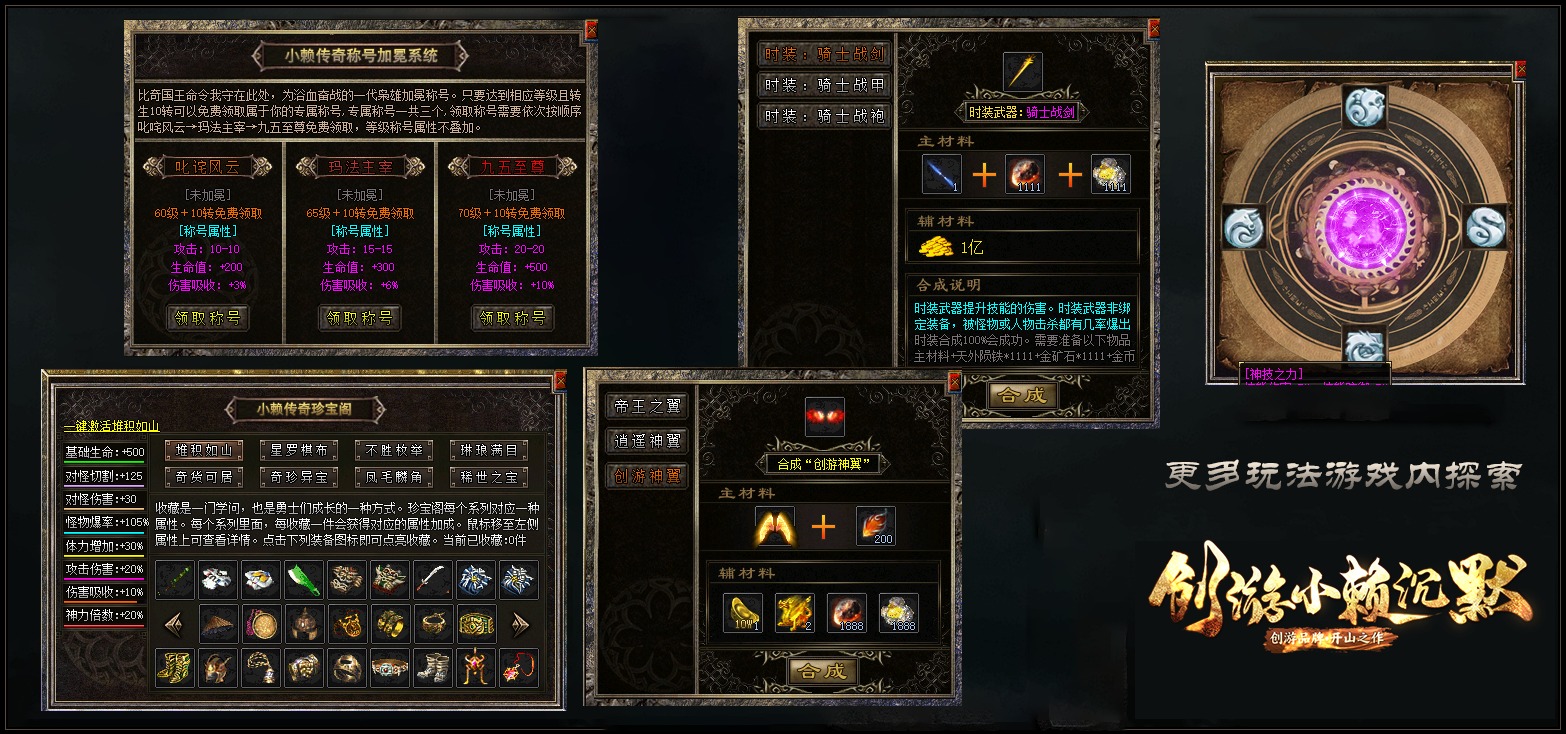Click 合成 to craft 创游神翼 wings
This screenshot has width=1566, height=734.
point(823,672)
